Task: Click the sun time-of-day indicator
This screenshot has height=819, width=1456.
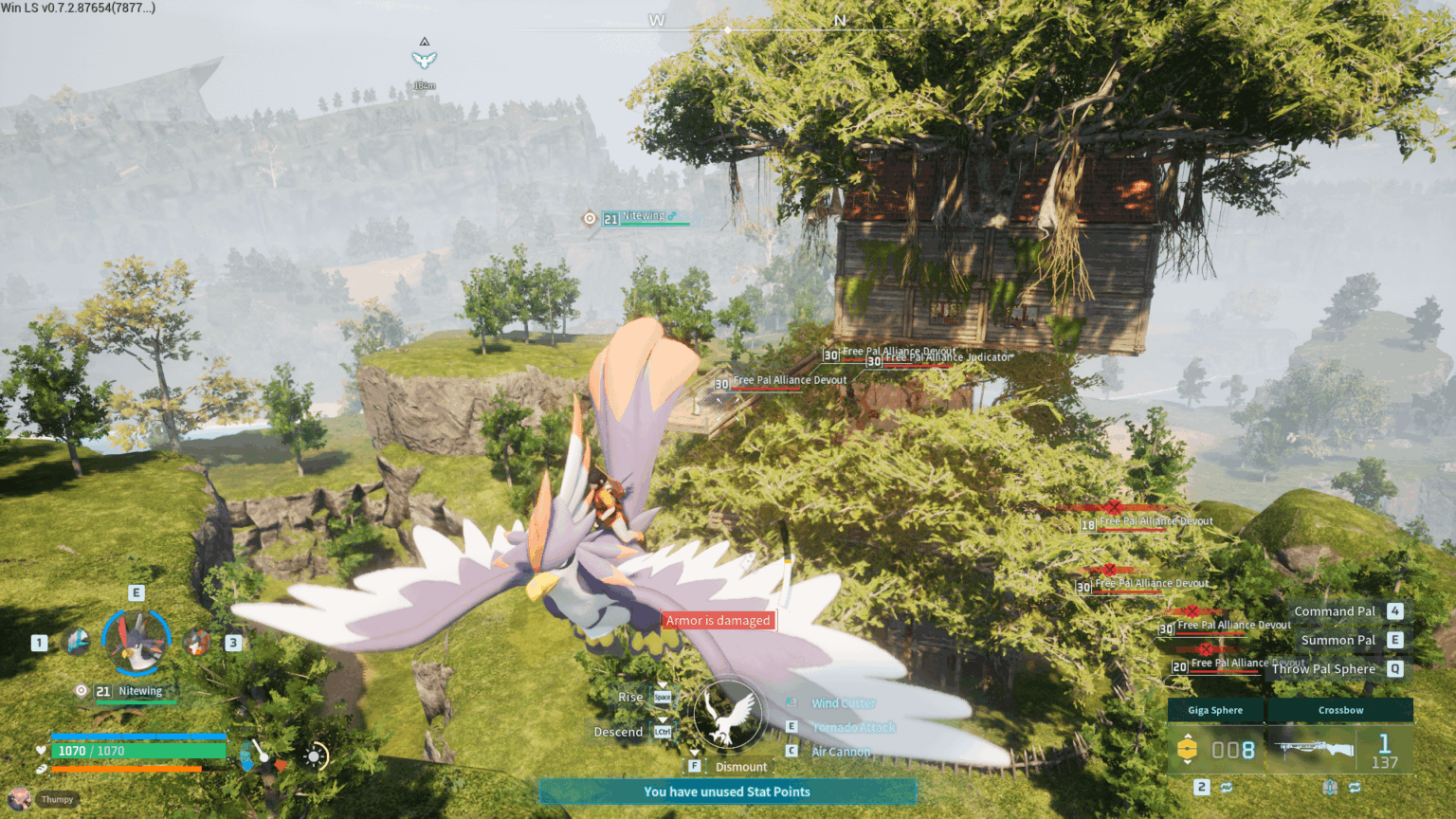Action: [x=315, y=756]
